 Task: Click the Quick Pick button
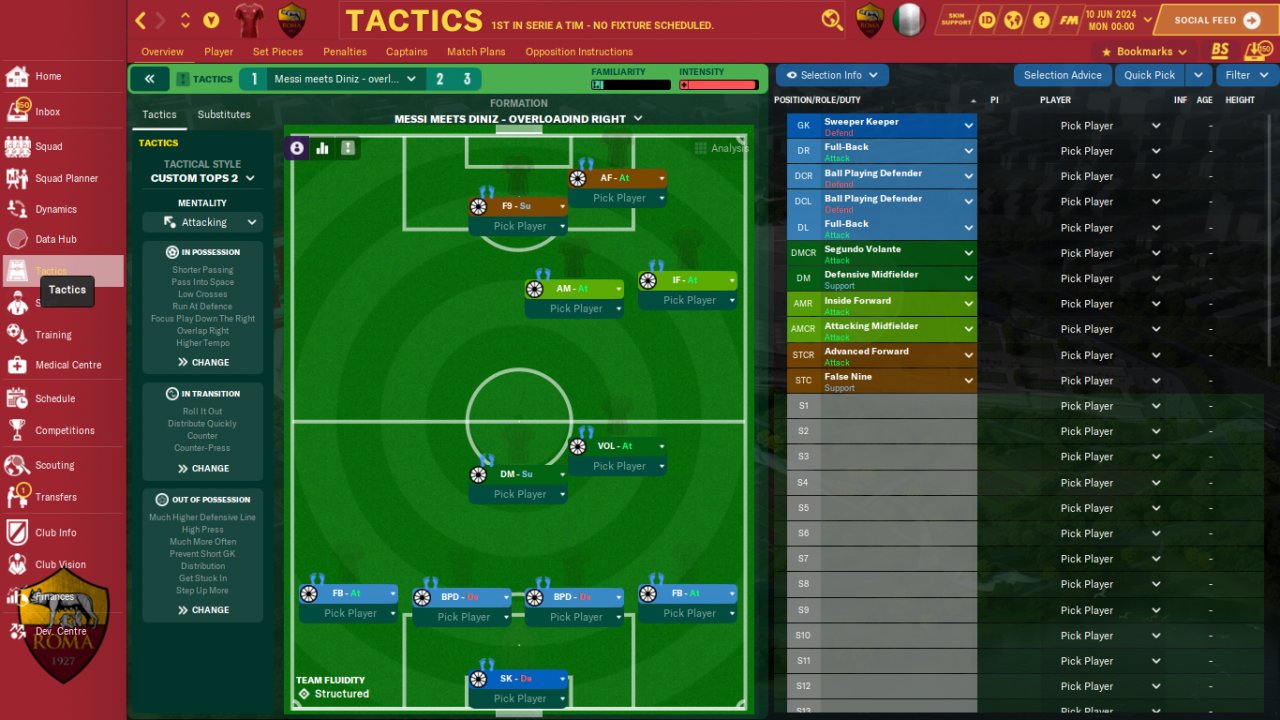coord(1149,75)
